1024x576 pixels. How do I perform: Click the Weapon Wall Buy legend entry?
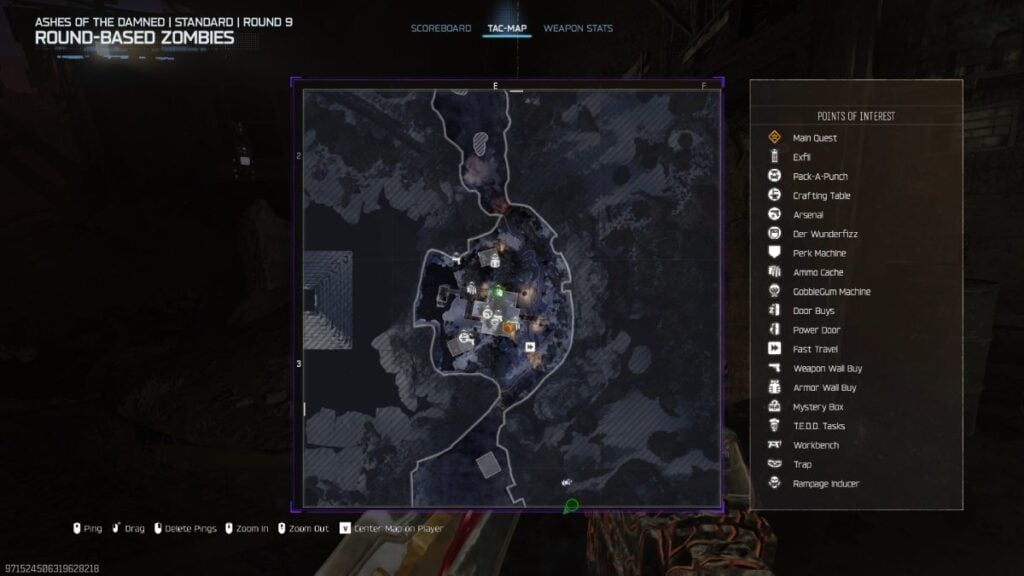827,368
